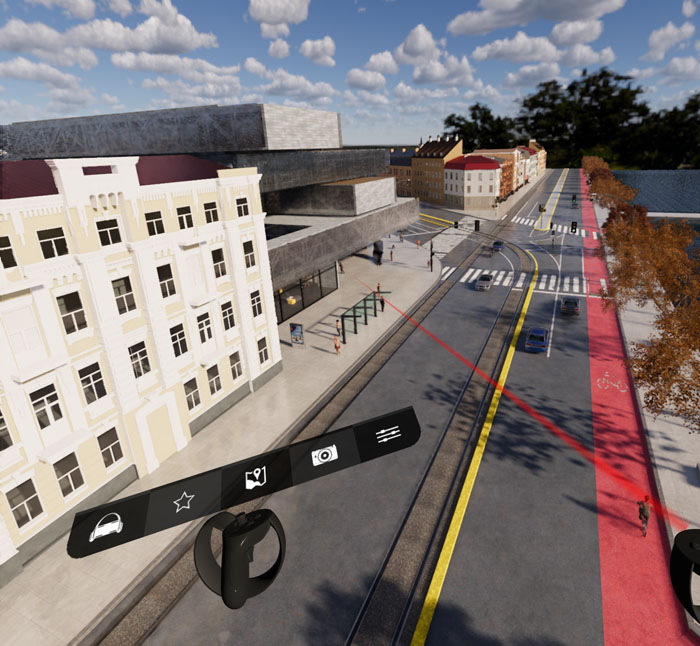Activate the camera screenshot tool

tap(324, 455)
